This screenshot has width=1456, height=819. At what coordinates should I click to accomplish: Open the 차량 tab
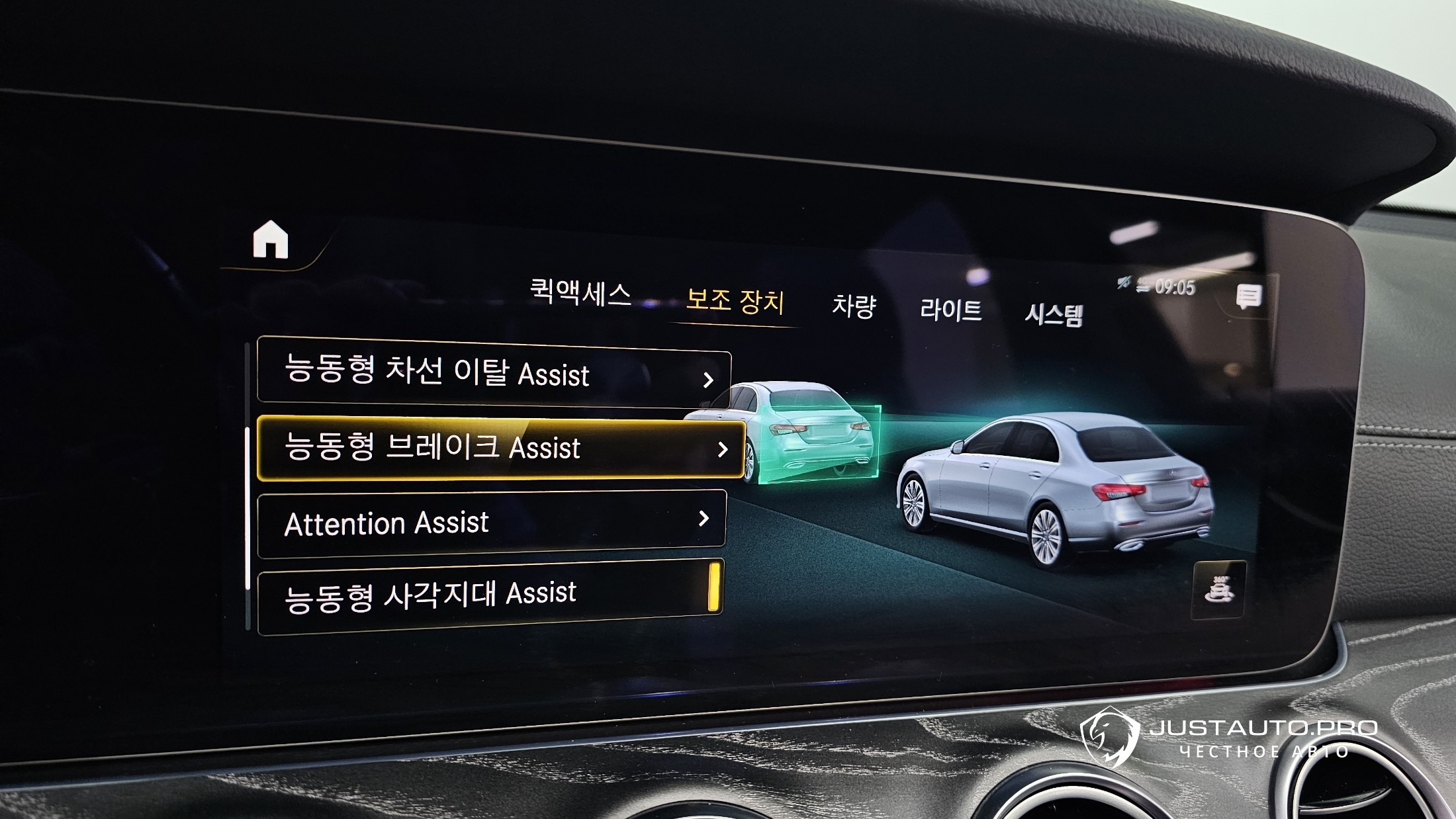pyautogui.click(x=854, y=306)
